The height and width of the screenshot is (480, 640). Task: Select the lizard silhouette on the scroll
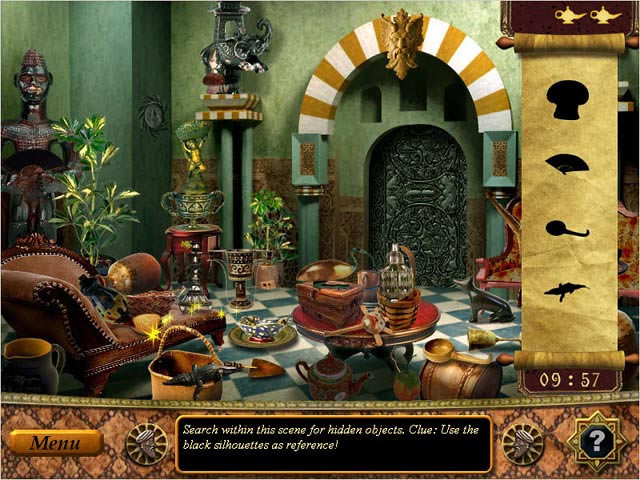566,291
